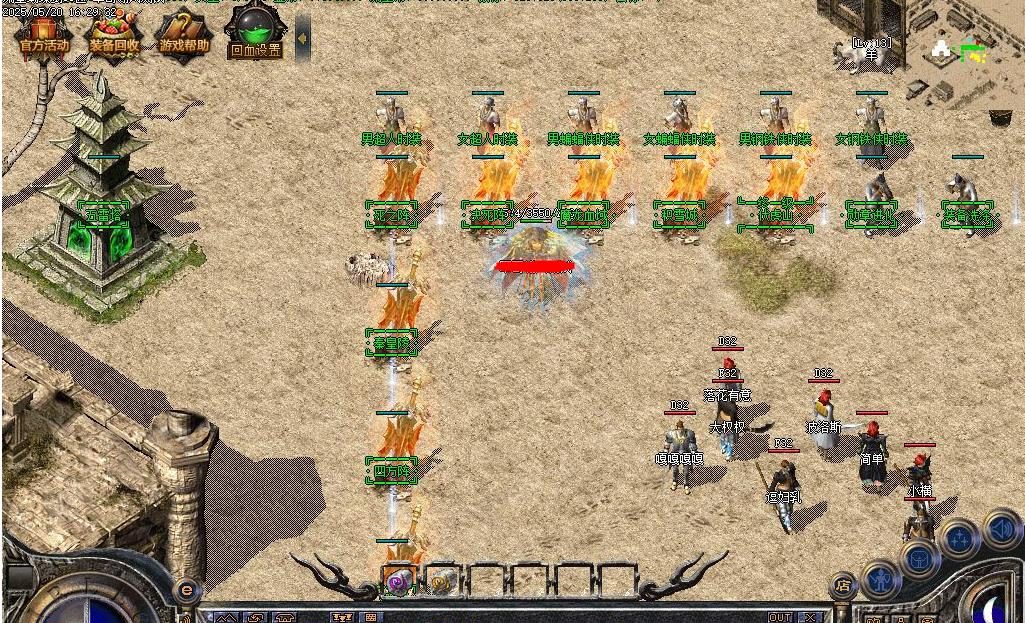This screenshot has height=623, width=1025.
Task: Open the 店 shop button
Action: point(843,585)
